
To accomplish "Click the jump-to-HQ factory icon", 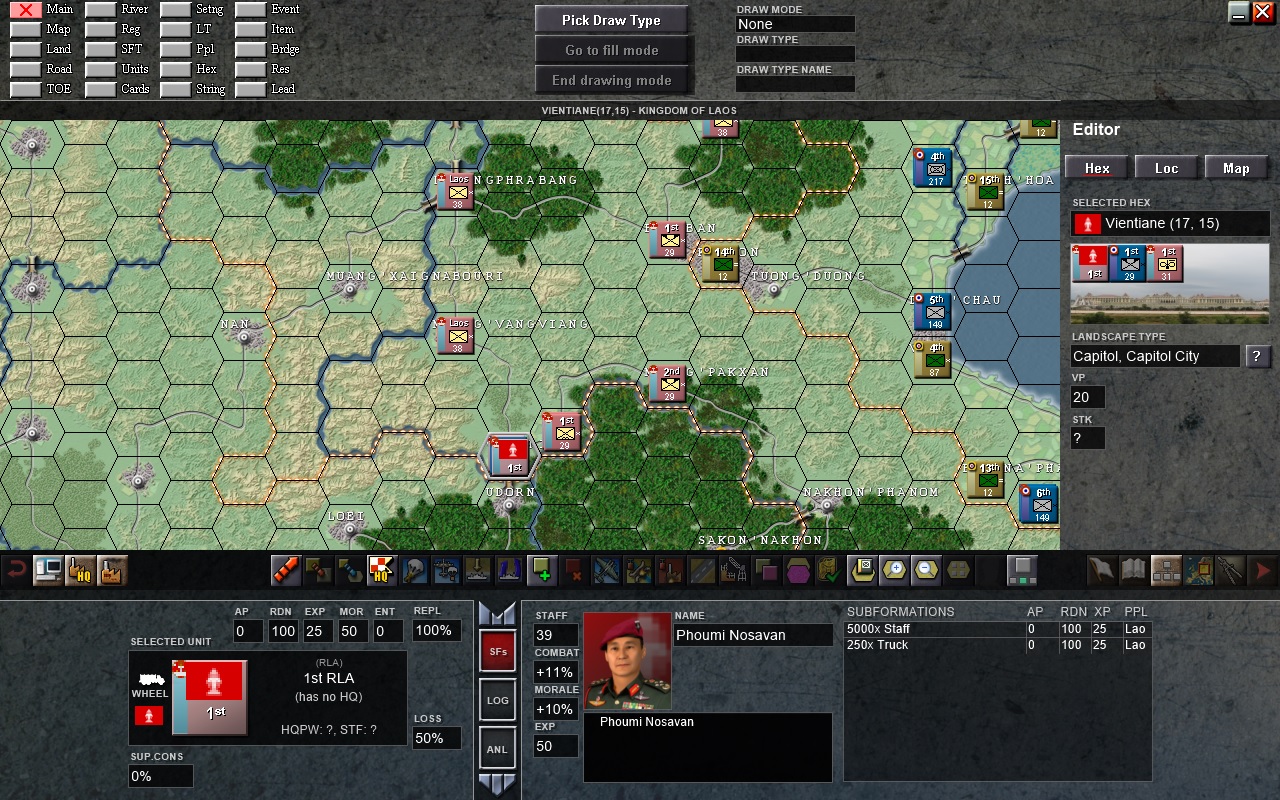I will [78, 570].
